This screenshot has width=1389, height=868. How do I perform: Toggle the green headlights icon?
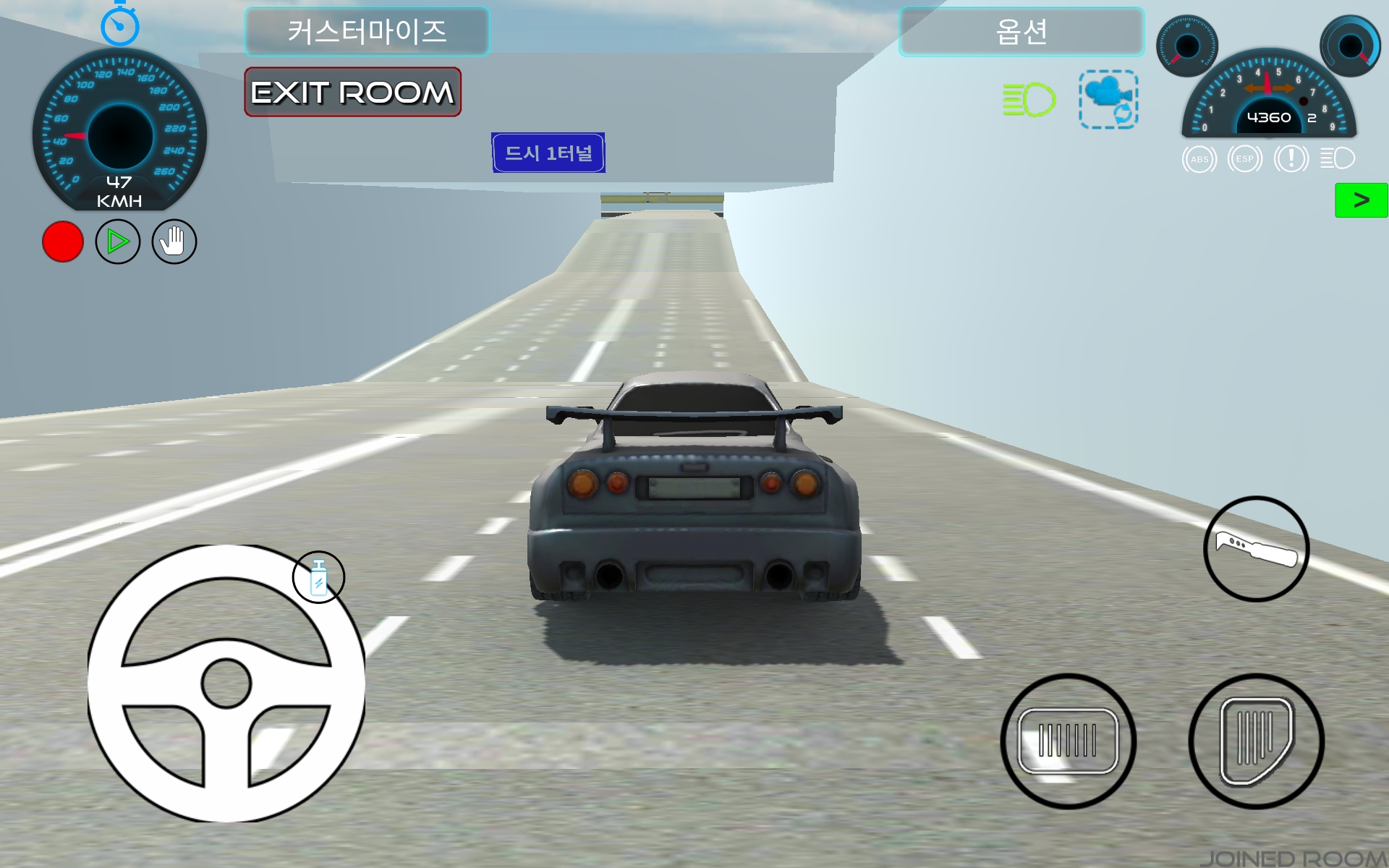coord(1029,100)
